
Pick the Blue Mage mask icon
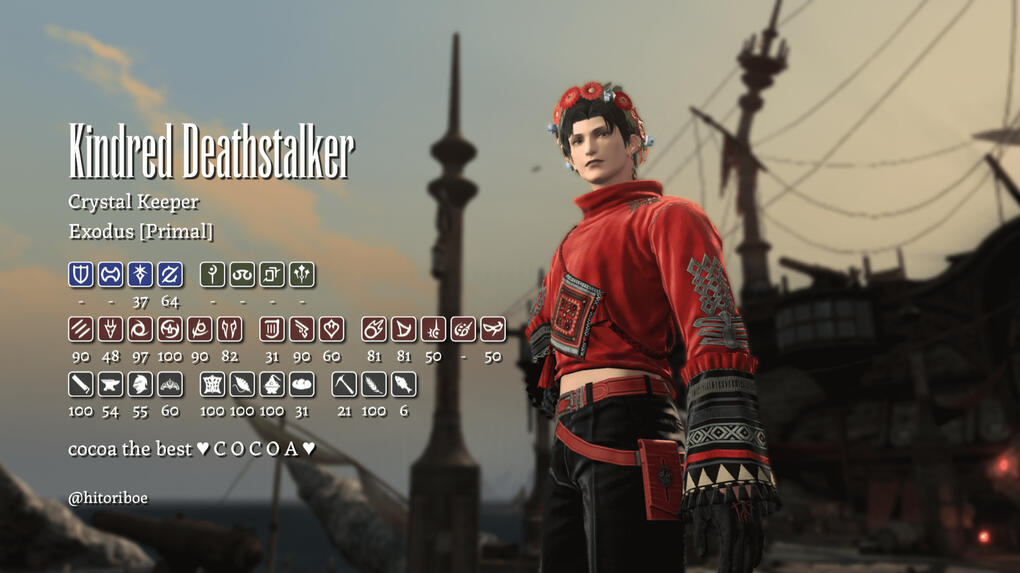tap(493, 329)
